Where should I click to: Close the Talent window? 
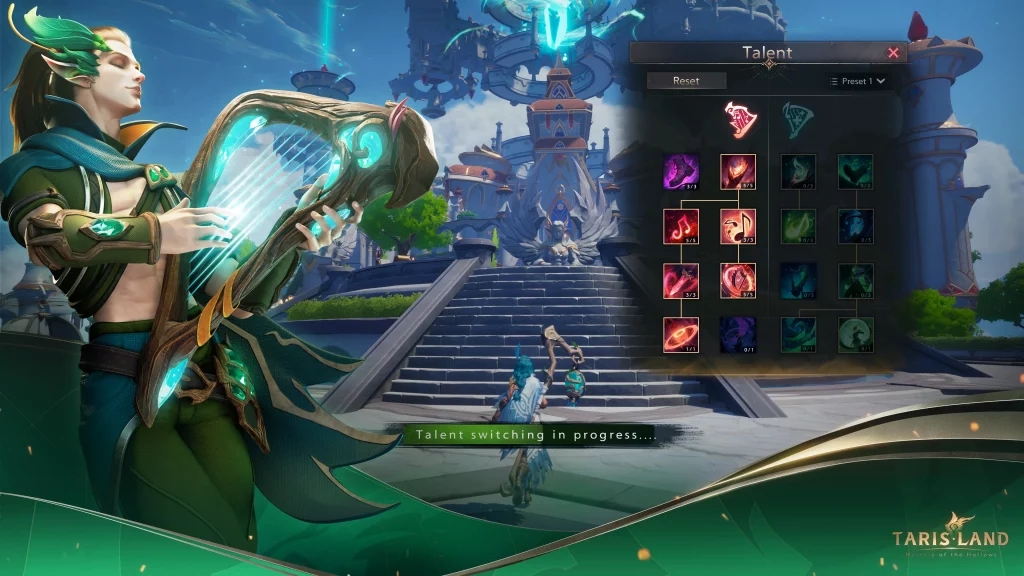point(893,53)
